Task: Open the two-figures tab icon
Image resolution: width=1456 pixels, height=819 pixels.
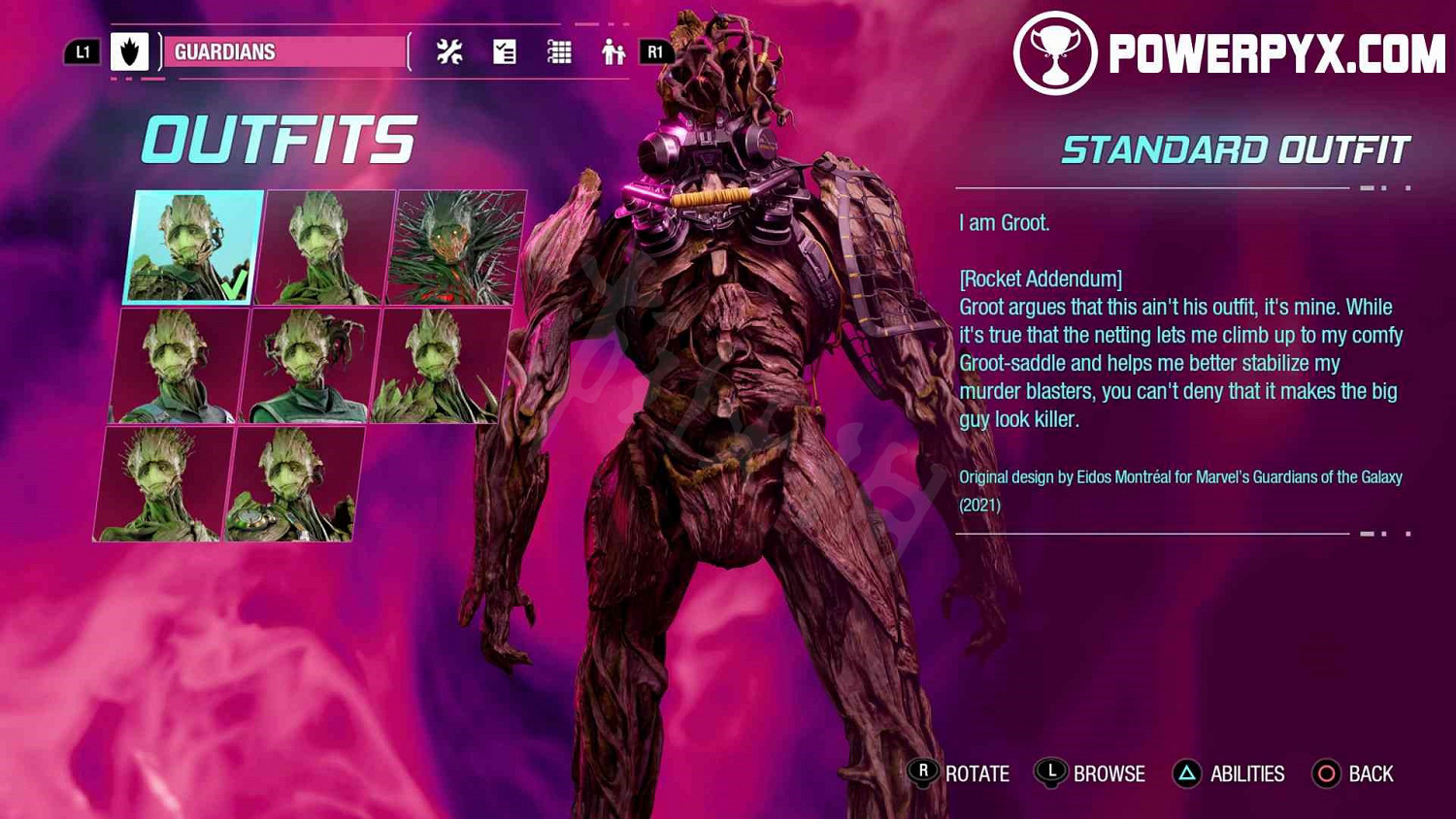Action: [612, 51]
